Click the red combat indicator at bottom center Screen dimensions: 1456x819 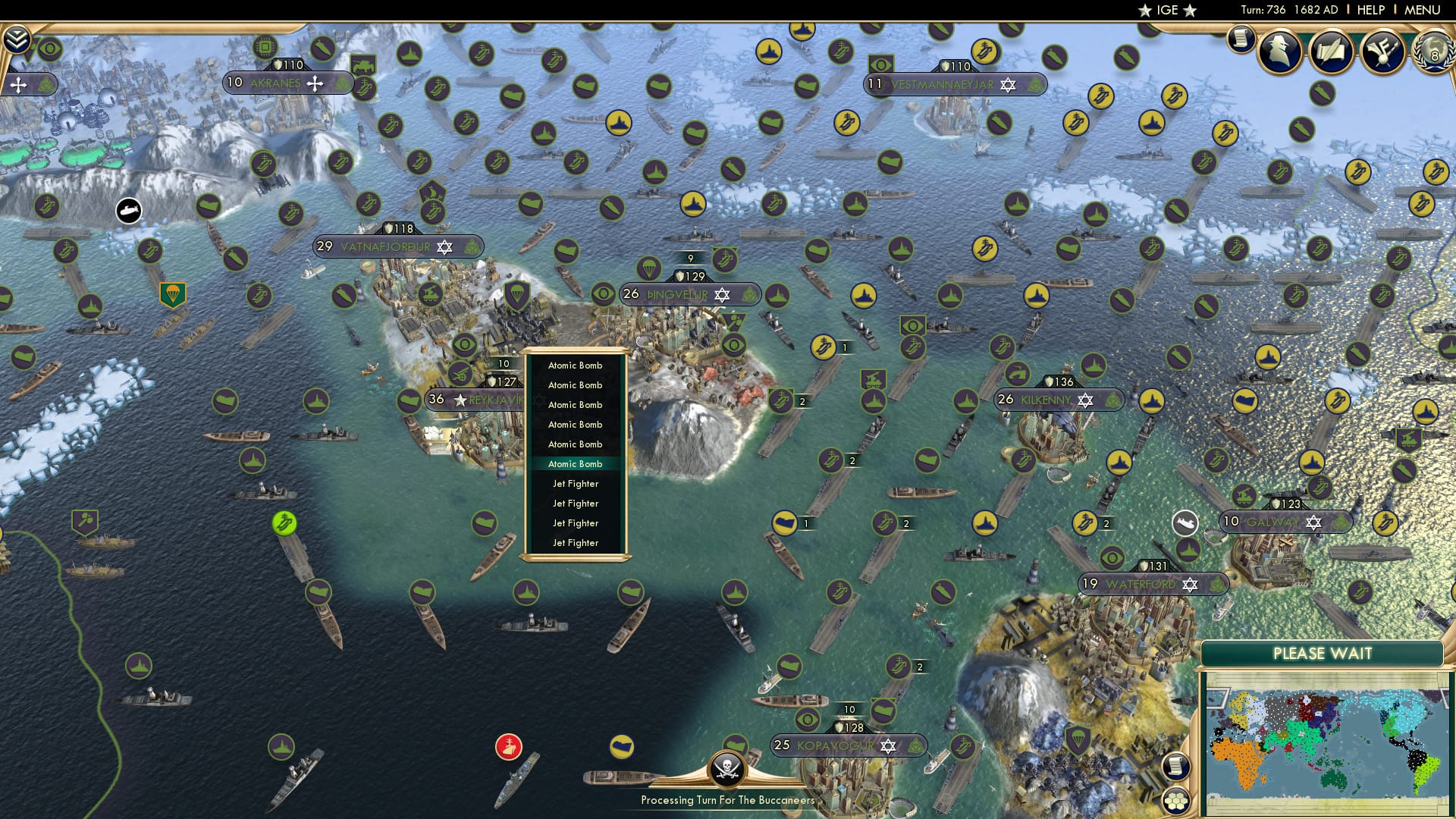pyautogui.click(x=509, y=746)
